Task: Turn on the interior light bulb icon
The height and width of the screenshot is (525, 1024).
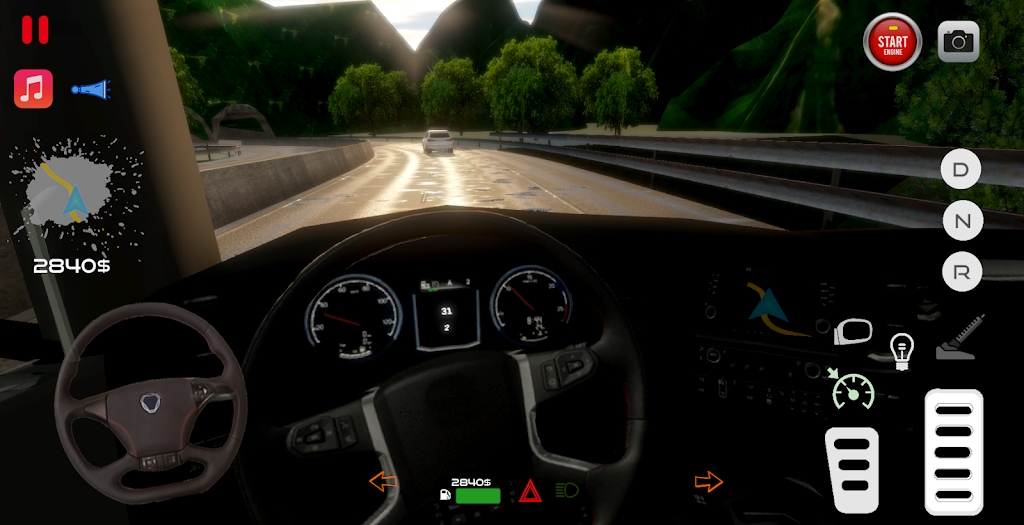Action: click(x=902, y=351)
